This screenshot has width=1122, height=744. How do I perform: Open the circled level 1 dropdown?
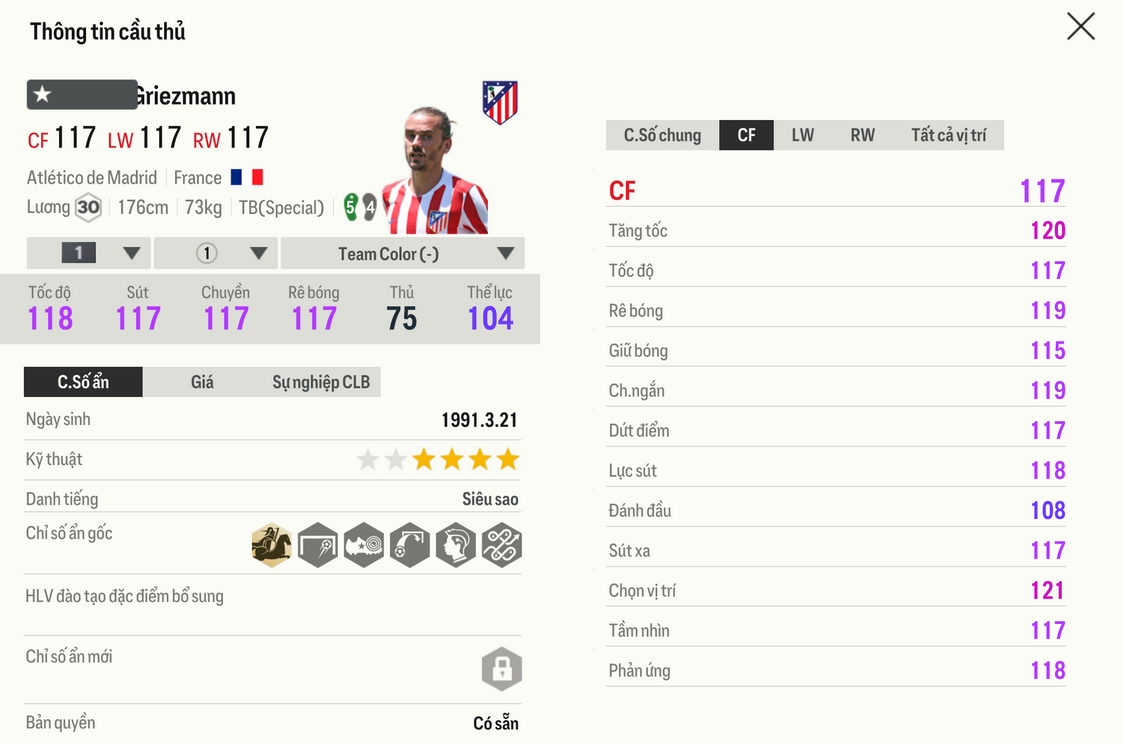click(215, 254)
